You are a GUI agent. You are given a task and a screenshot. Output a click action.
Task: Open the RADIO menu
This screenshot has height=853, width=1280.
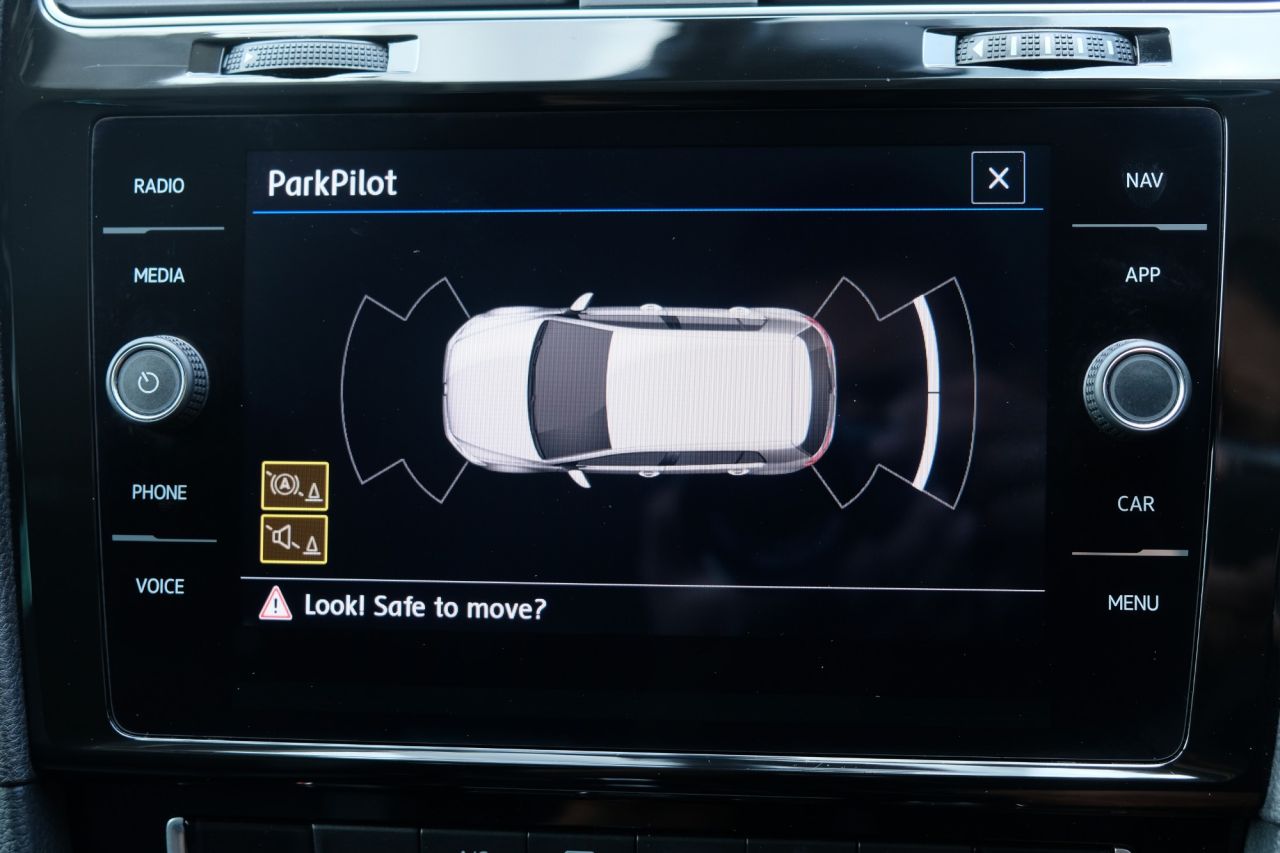tap(159, 186)
